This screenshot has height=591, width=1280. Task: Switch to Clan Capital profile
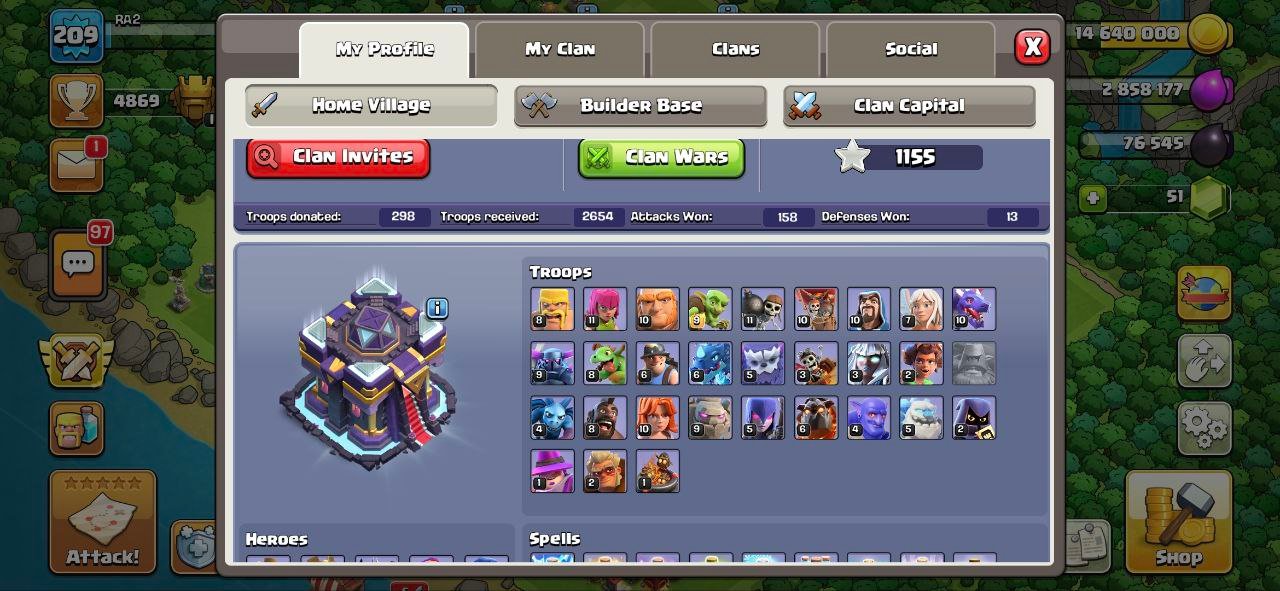pyautogui.click(x=908, y=106)
